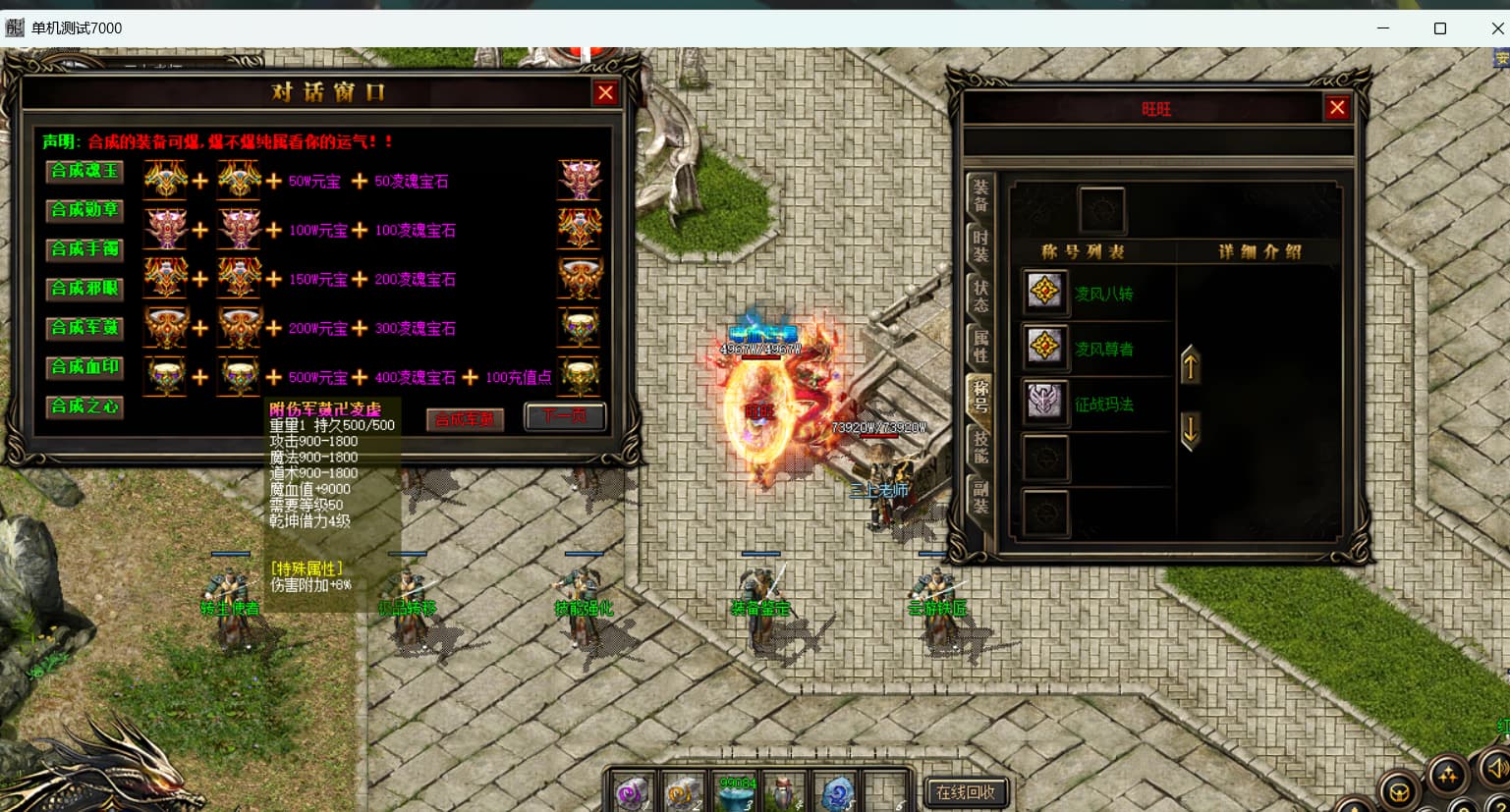This screenshot has height=812, width=1510.
Task: Choose the 征战玛法 title entry
Action: pos(1103,404)
